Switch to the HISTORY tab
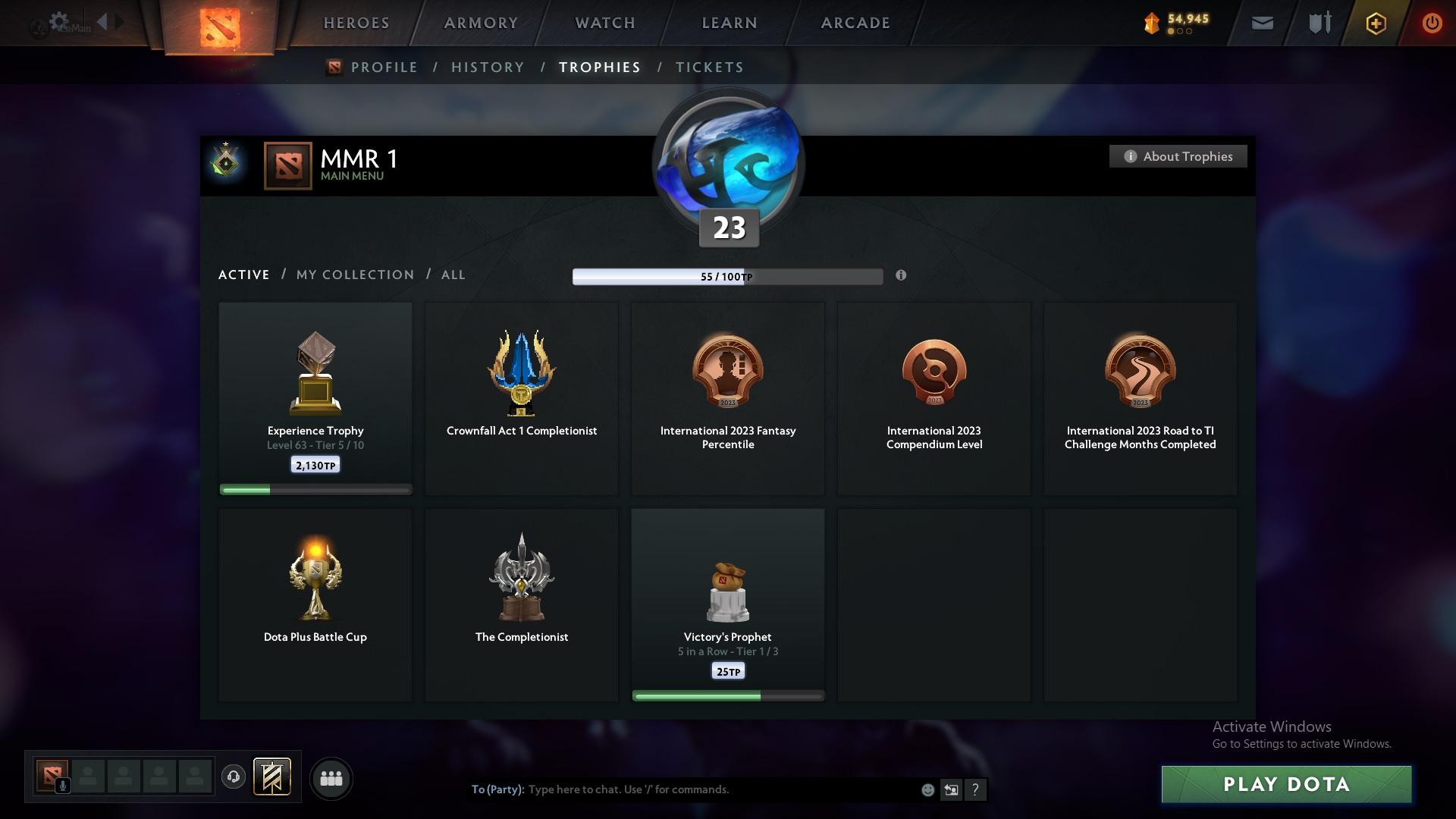 coord(487,67)
